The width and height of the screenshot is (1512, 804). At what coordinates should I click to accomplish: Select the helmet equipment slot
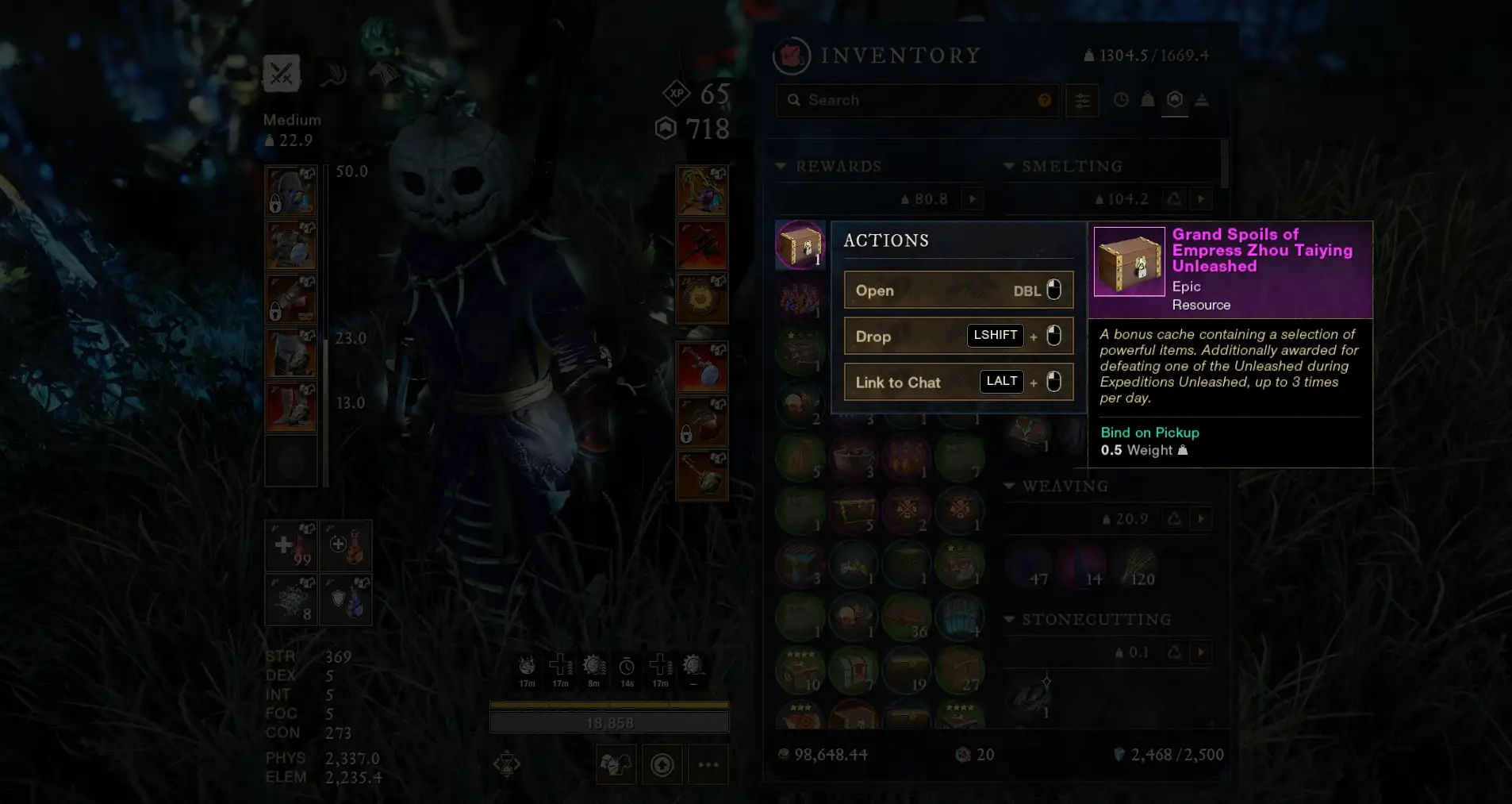point(291,191)
